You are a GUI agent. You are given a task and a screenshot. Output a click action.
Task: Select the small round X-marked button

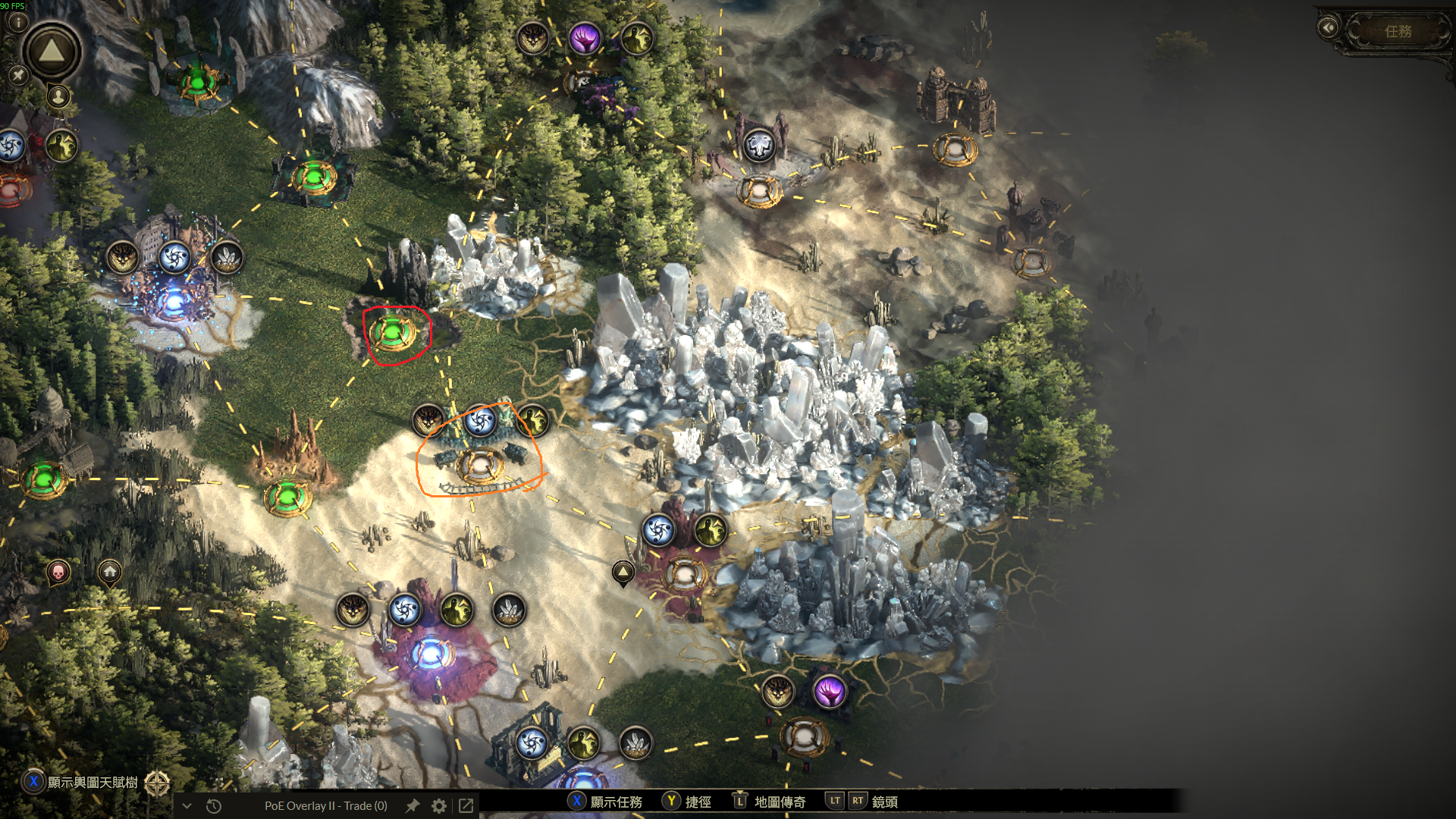[18, 74]
